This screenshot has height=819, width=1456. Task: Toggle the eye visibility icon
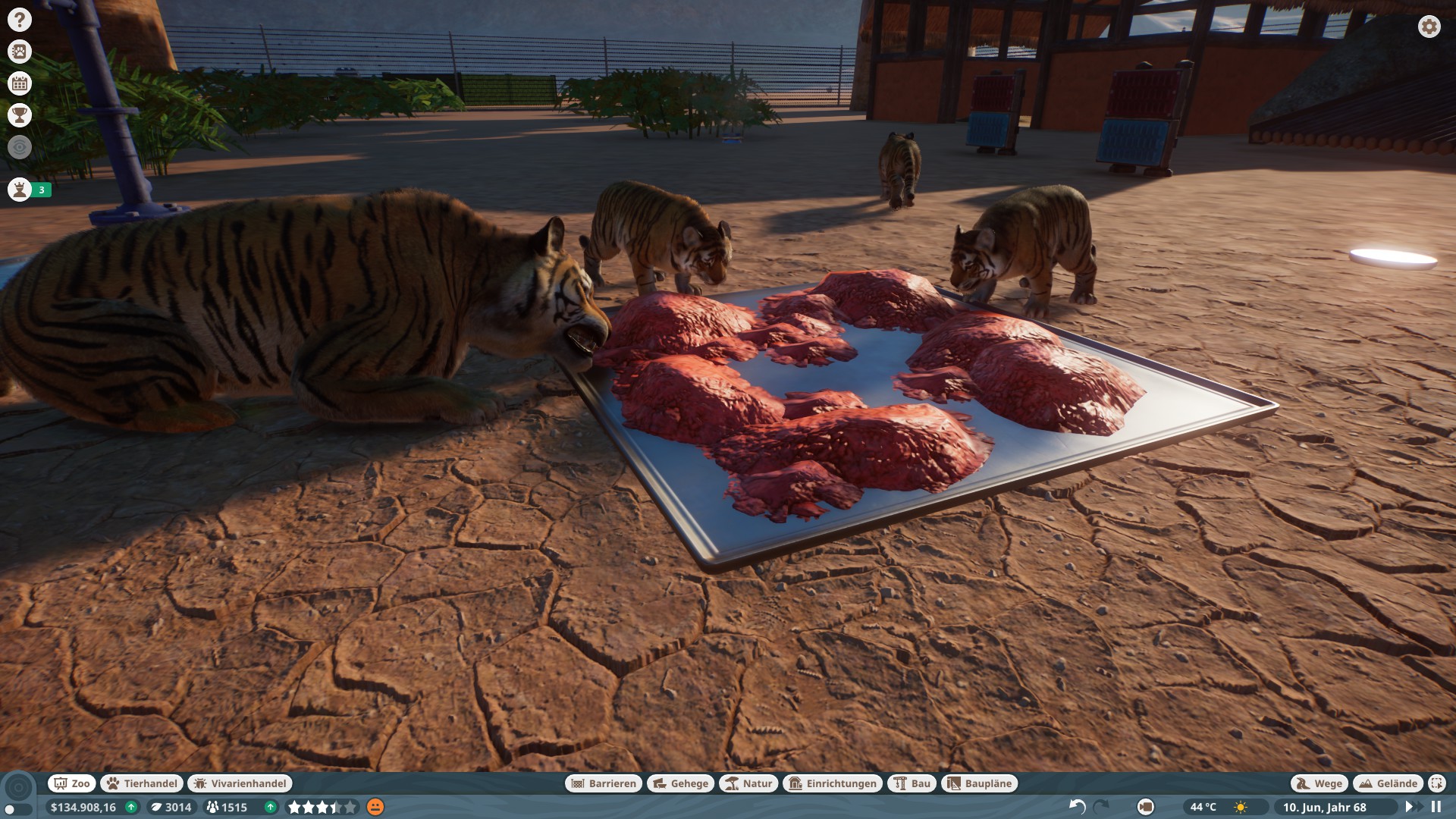point(20,147)
